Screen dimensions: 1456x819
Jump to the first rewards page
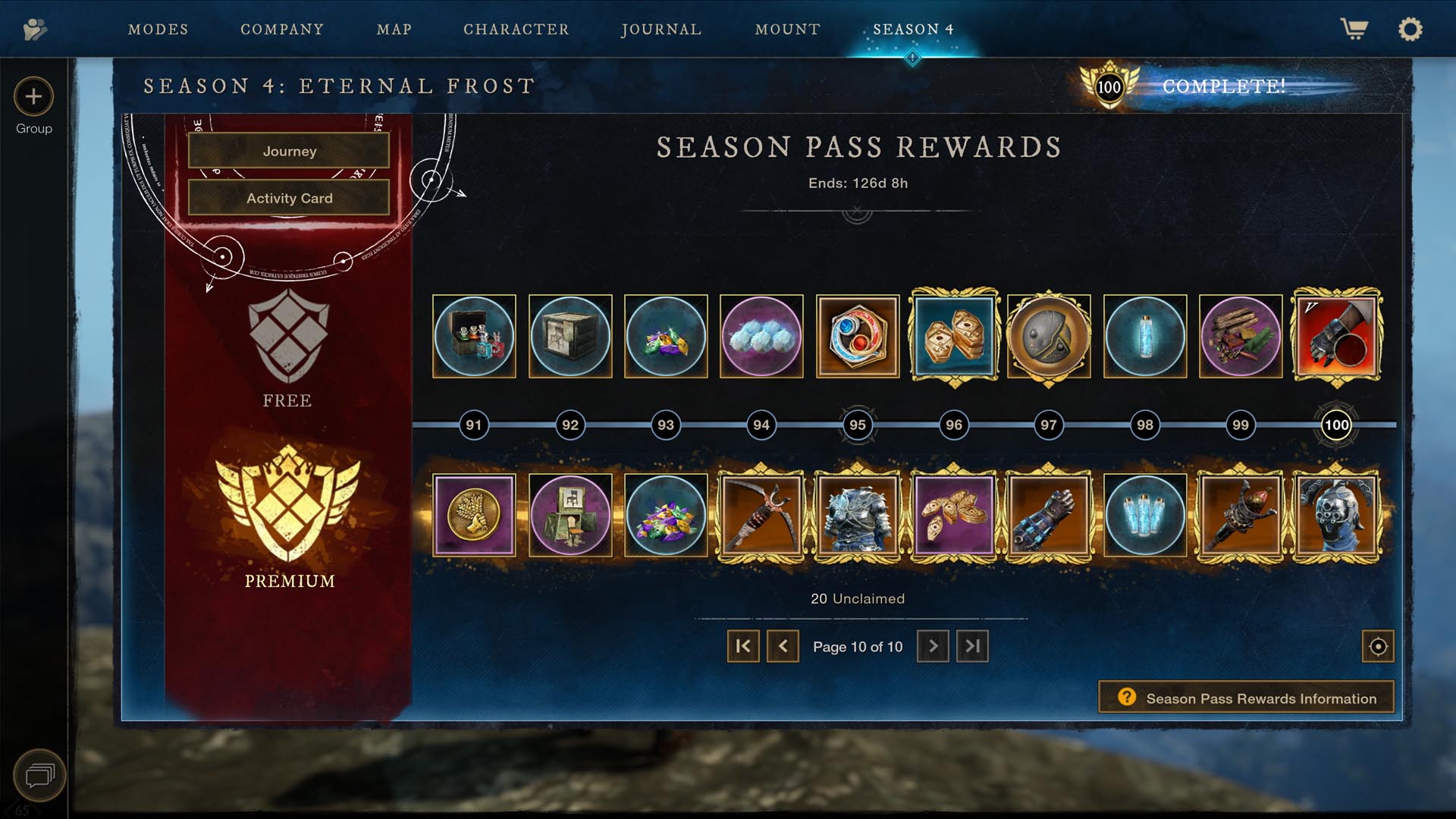coord(743,647)
